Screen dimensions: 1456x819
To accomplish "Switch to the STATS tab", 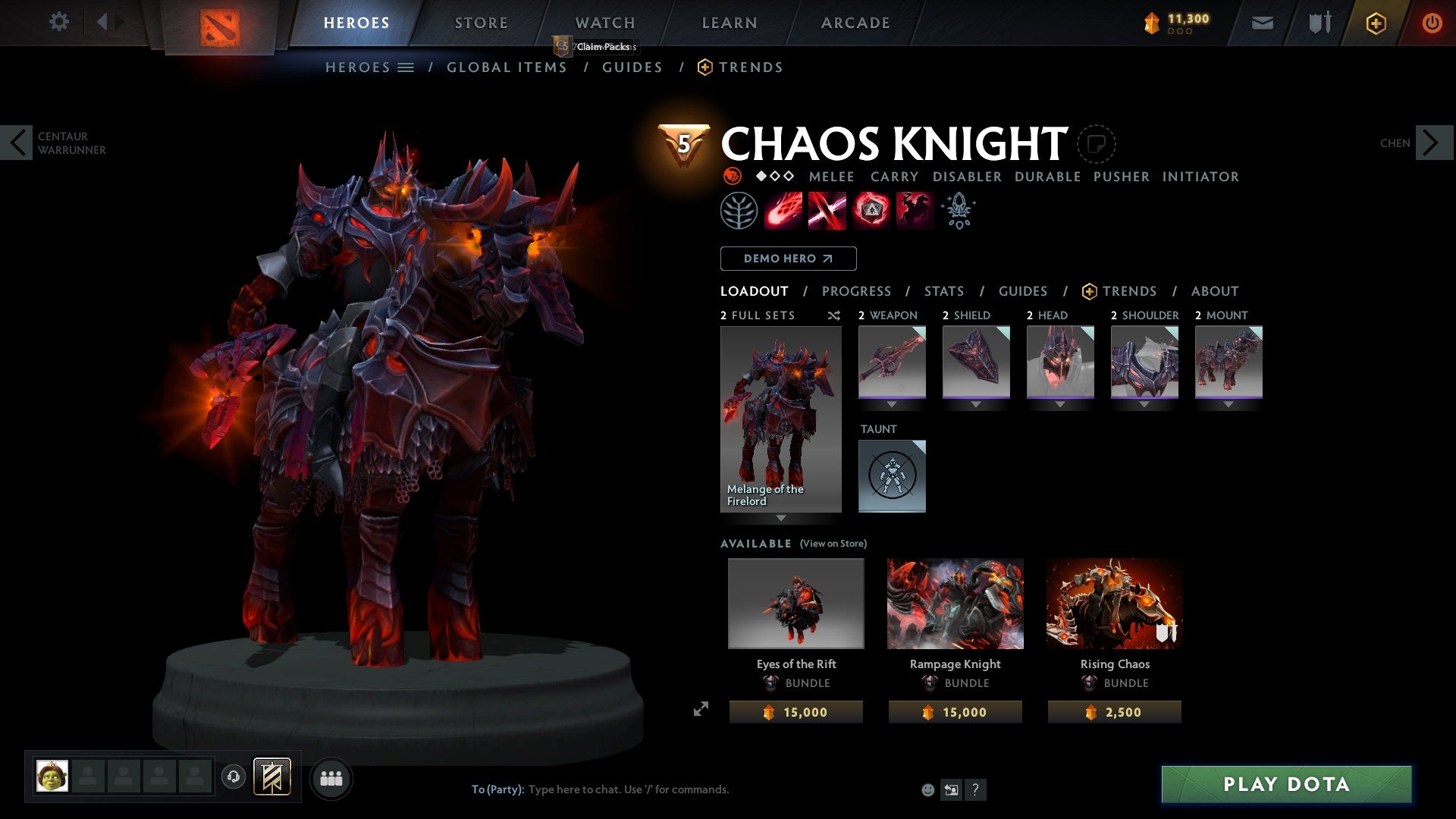I will [x=943, y=290].
